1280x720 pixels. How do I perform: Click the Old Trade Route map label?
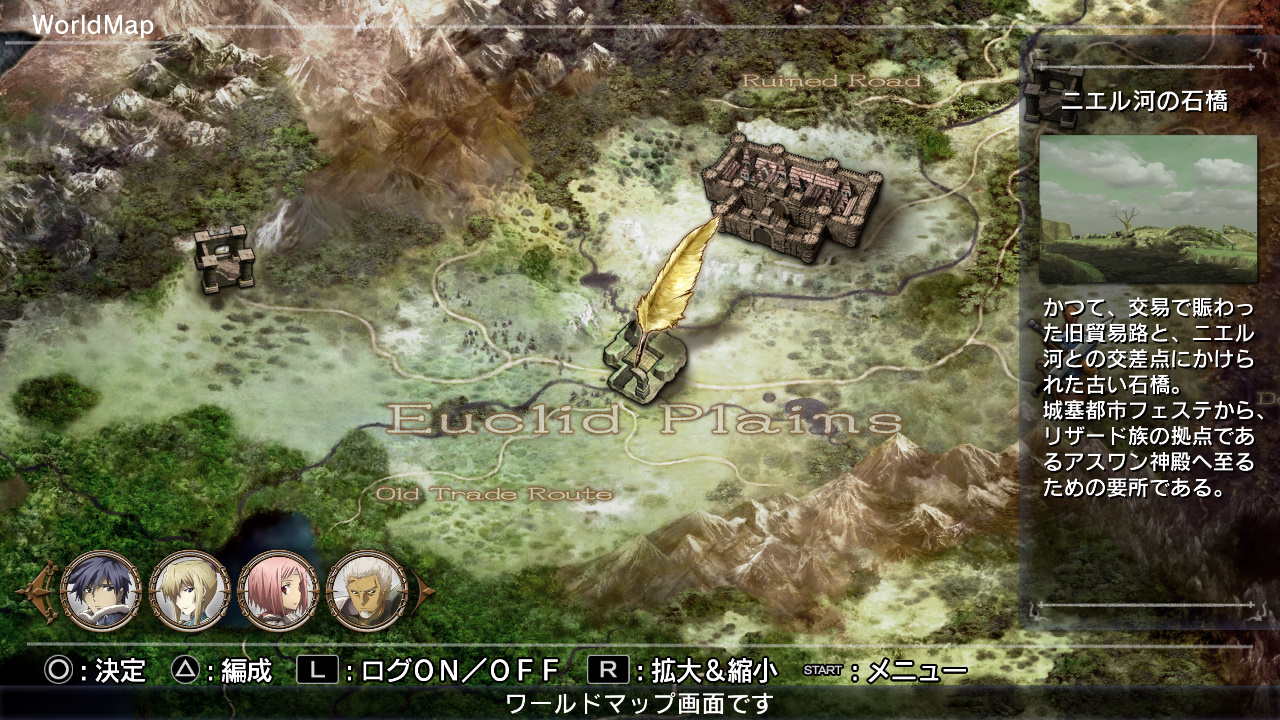point(495,492)
